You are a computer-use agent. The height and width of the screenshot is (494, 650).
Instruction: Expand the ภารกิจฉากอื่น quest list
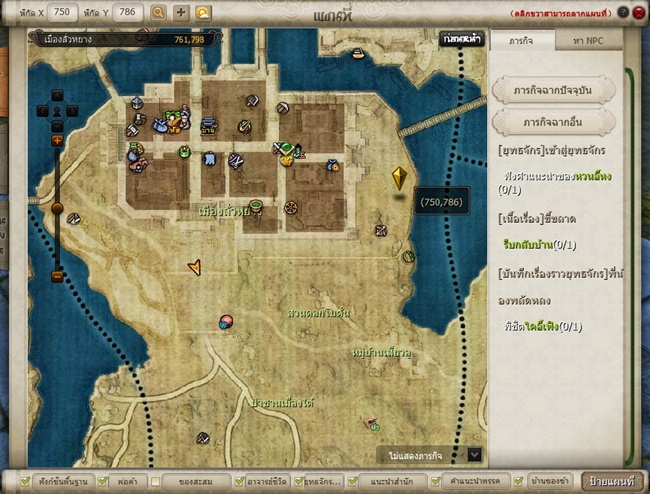(554, 122)
